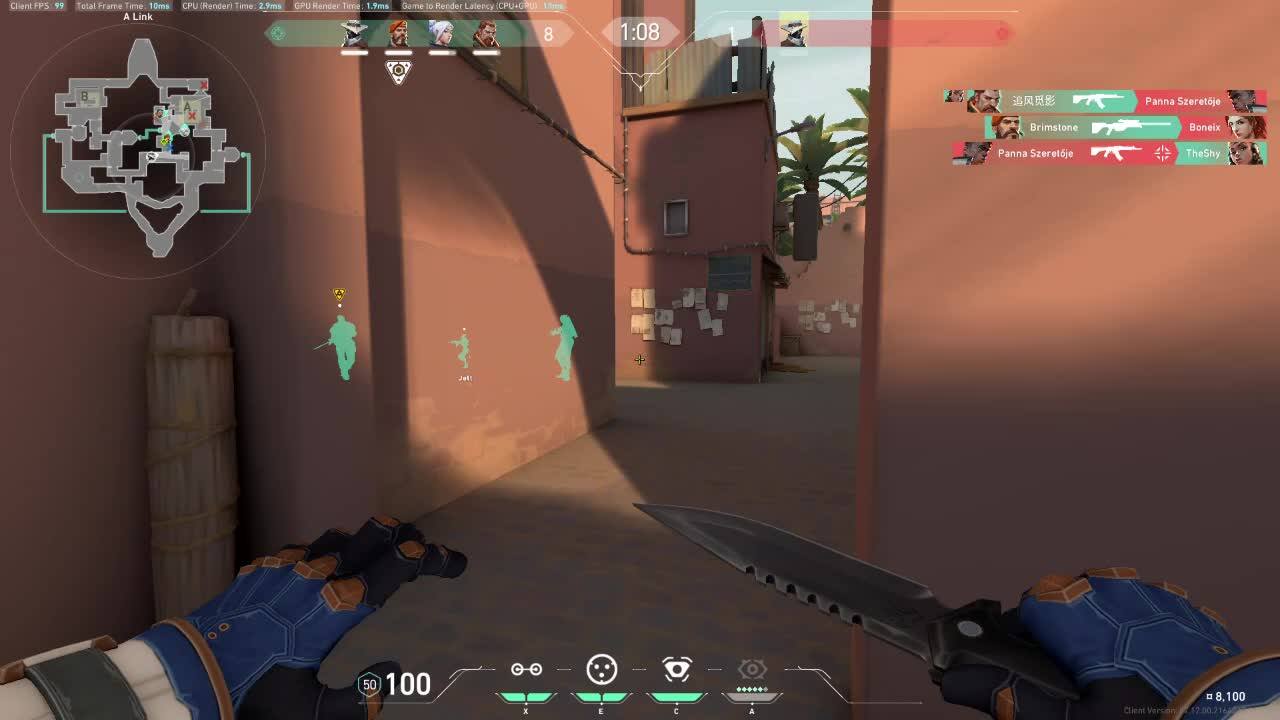Click the top kill feed row with 追风觅影
Image resolution: width=1280 pixels, height=720 pixels.
(1105, 101)
